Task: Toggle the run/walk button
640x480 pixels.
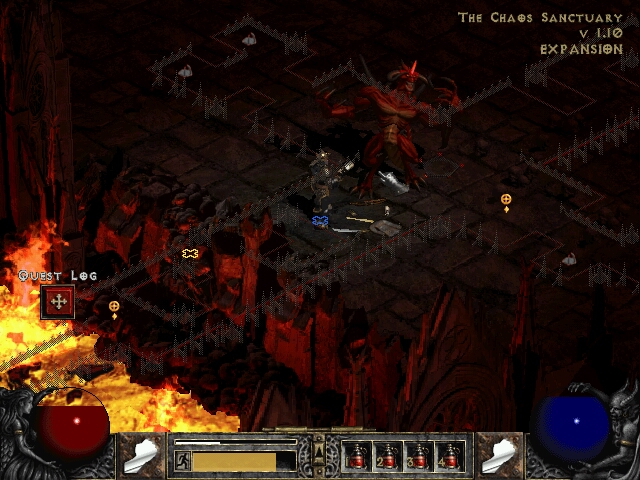Action: (183, 460)
